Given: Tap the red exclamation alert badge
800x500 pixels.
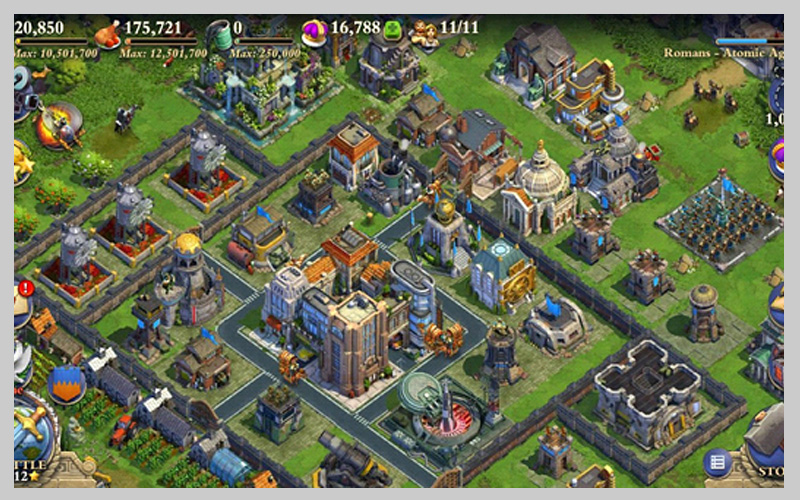Looking at the screenshot, I should point(26,289).
